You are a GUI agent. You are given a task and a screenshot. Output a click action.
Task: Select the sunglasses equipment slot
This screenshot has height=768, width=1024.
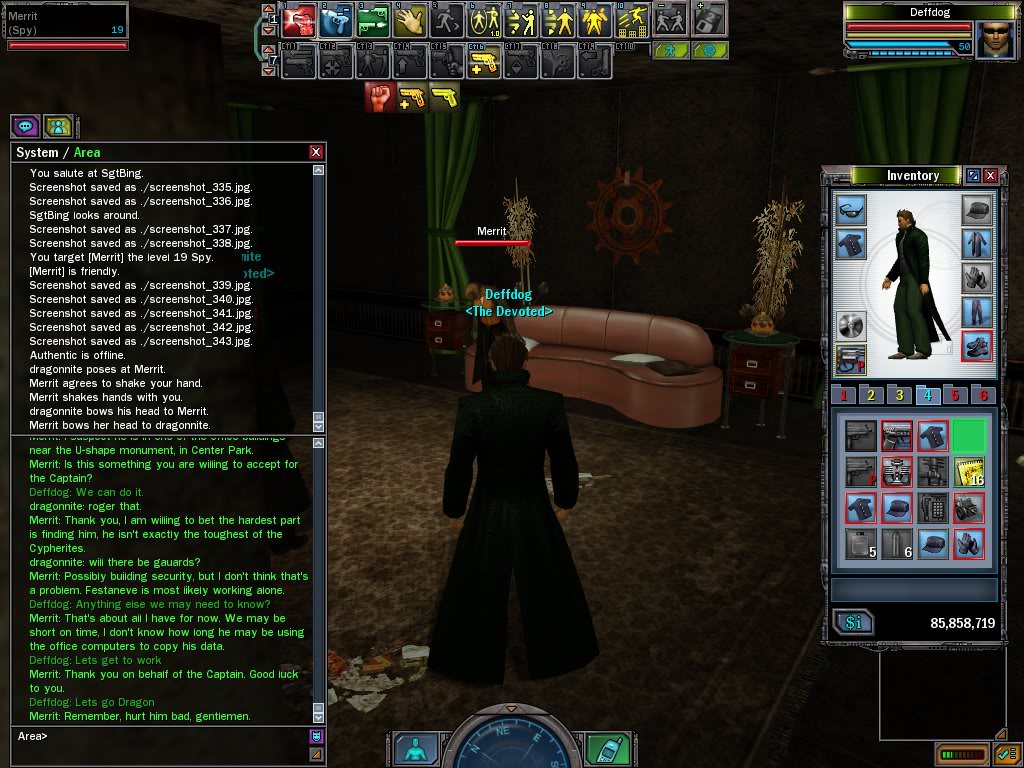[x=850, y=210]
